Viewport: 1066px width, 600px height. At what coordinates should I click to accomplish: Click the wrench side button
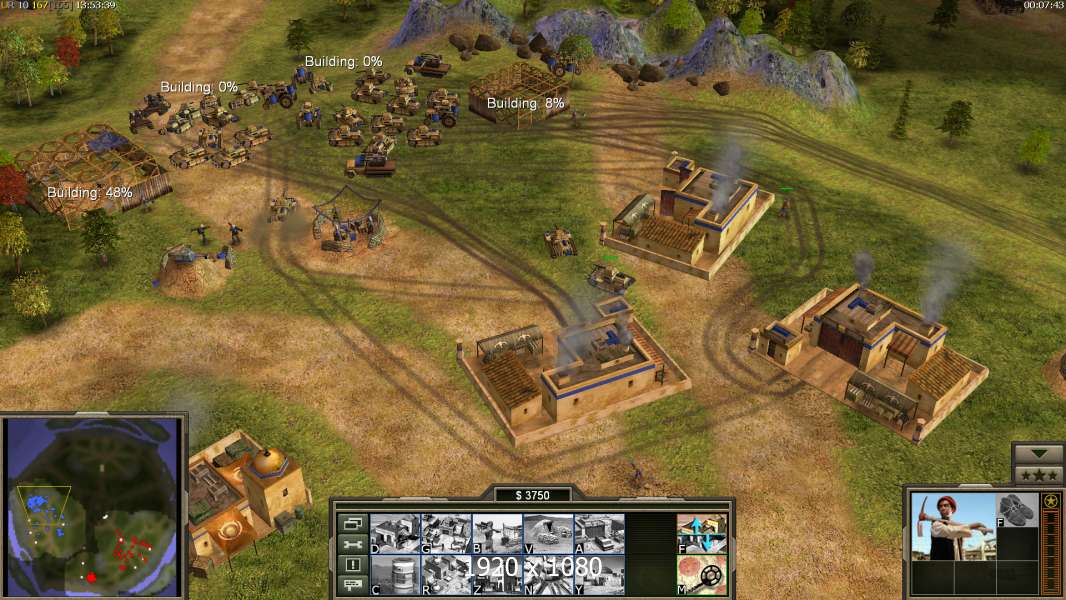[x=352, y=544]
